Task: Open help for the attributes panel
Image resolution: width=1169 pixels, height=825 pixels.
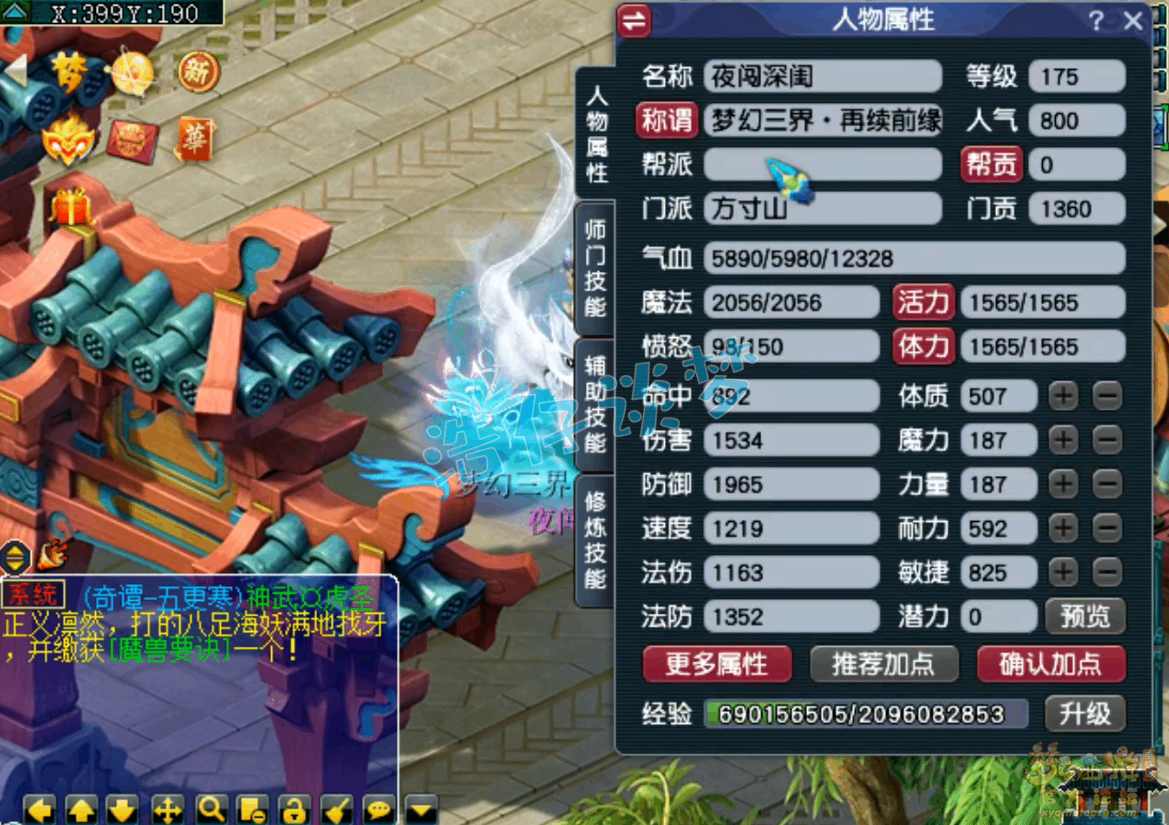Action: coord(1096,21)
